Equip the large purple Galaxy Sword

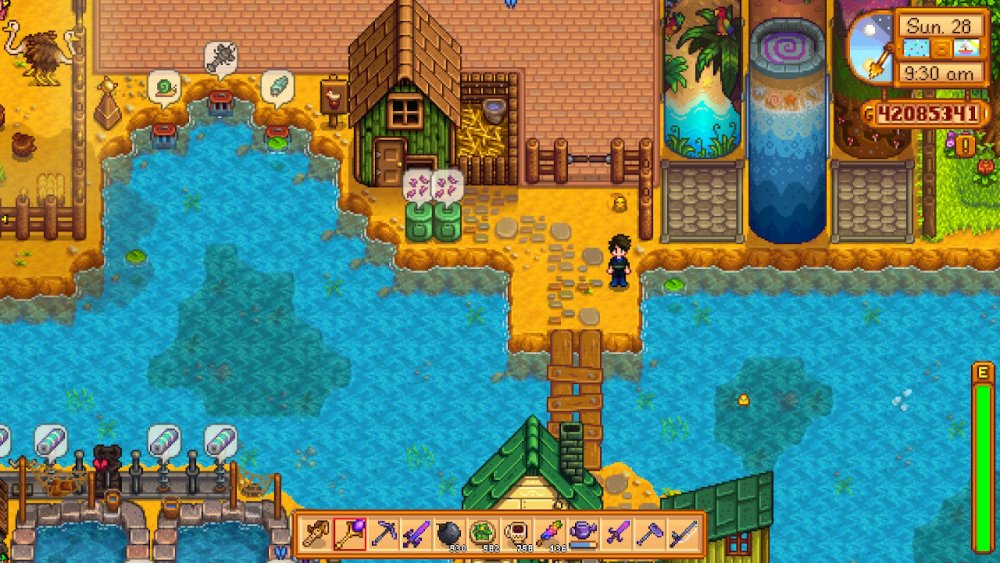(x=417, y=534)
